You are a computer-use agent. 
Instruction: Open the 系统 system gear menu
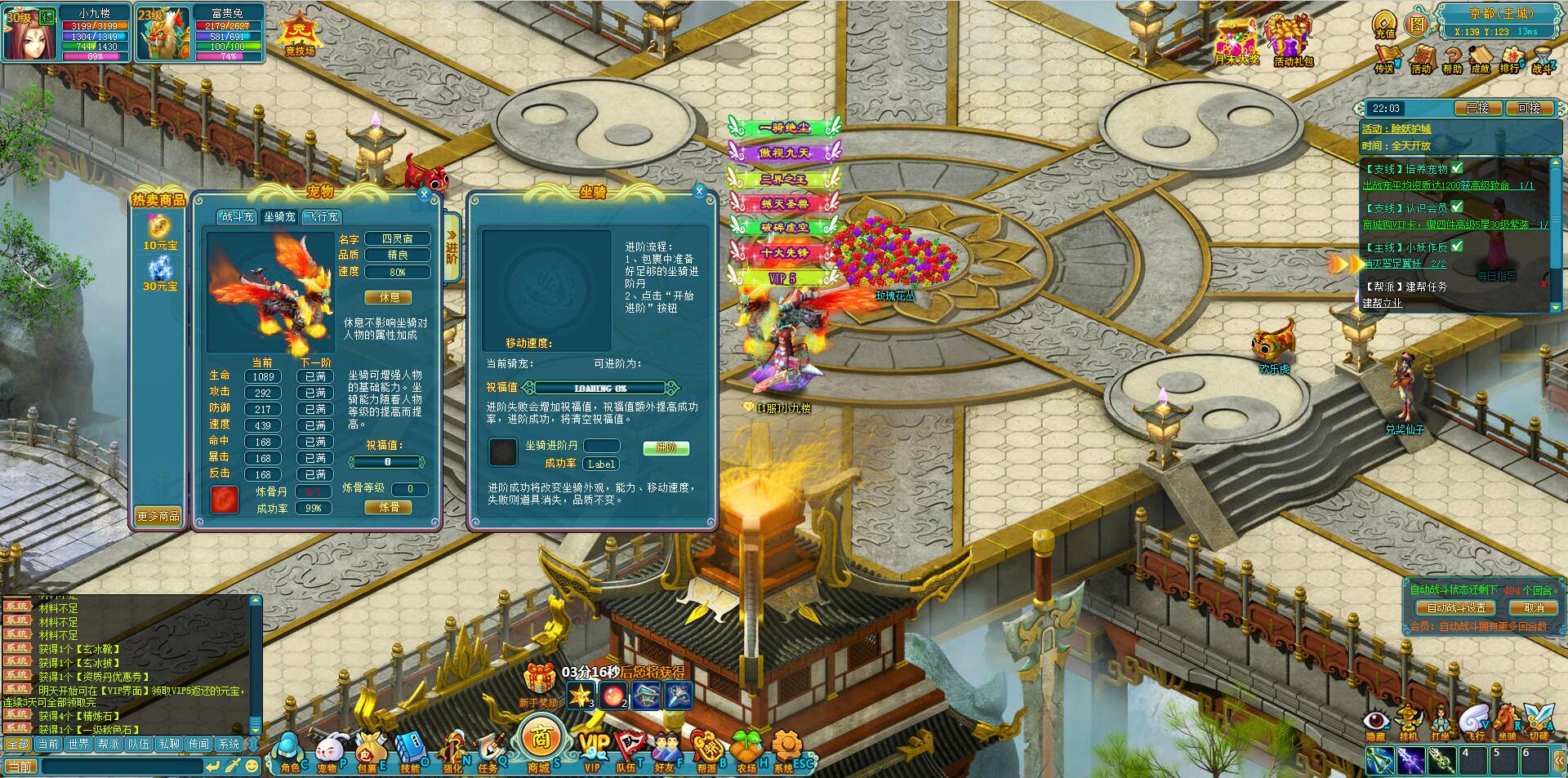coord(786,749)
